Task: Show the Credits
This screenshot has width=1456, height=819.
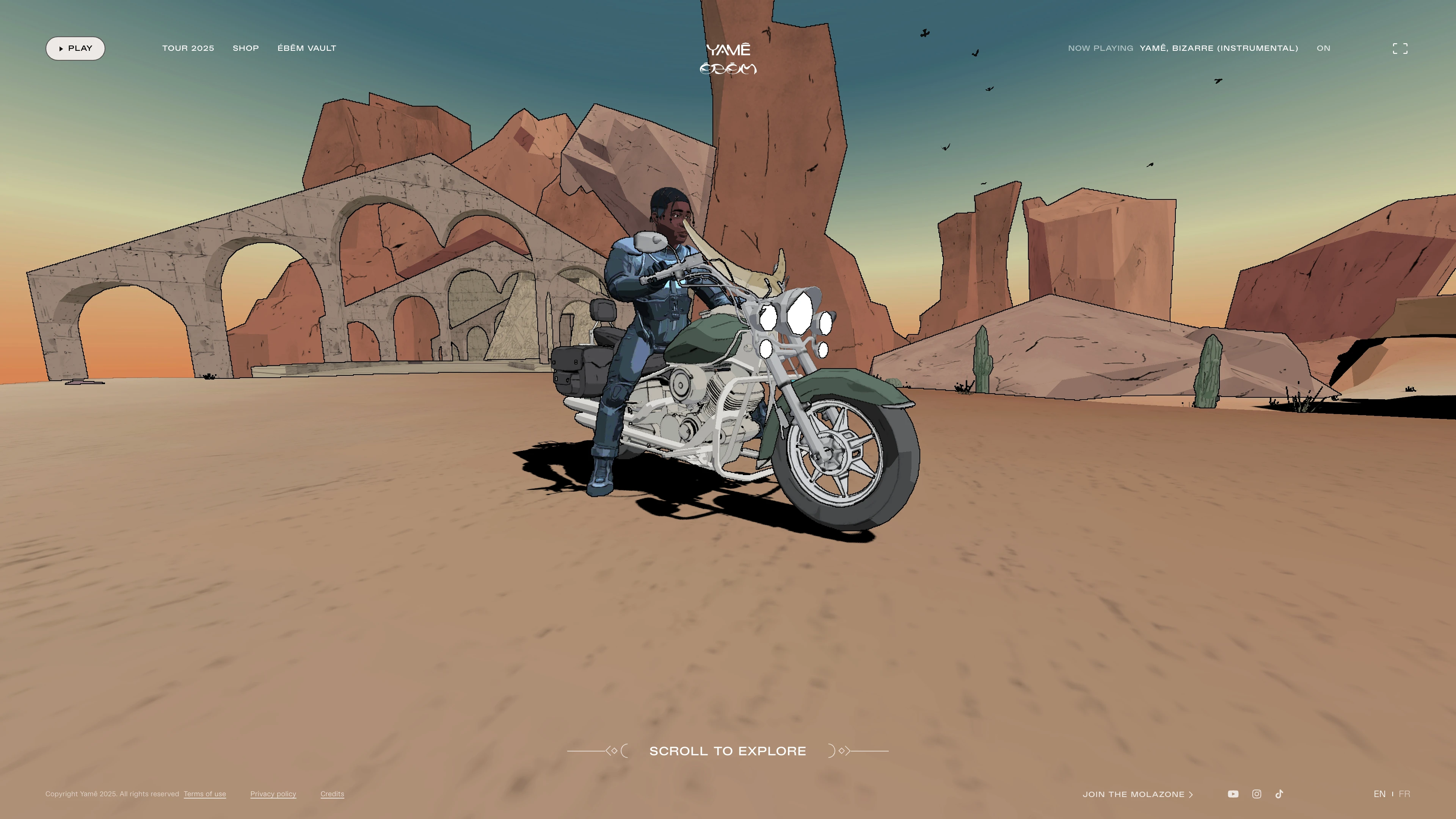Action: [333, 794]
